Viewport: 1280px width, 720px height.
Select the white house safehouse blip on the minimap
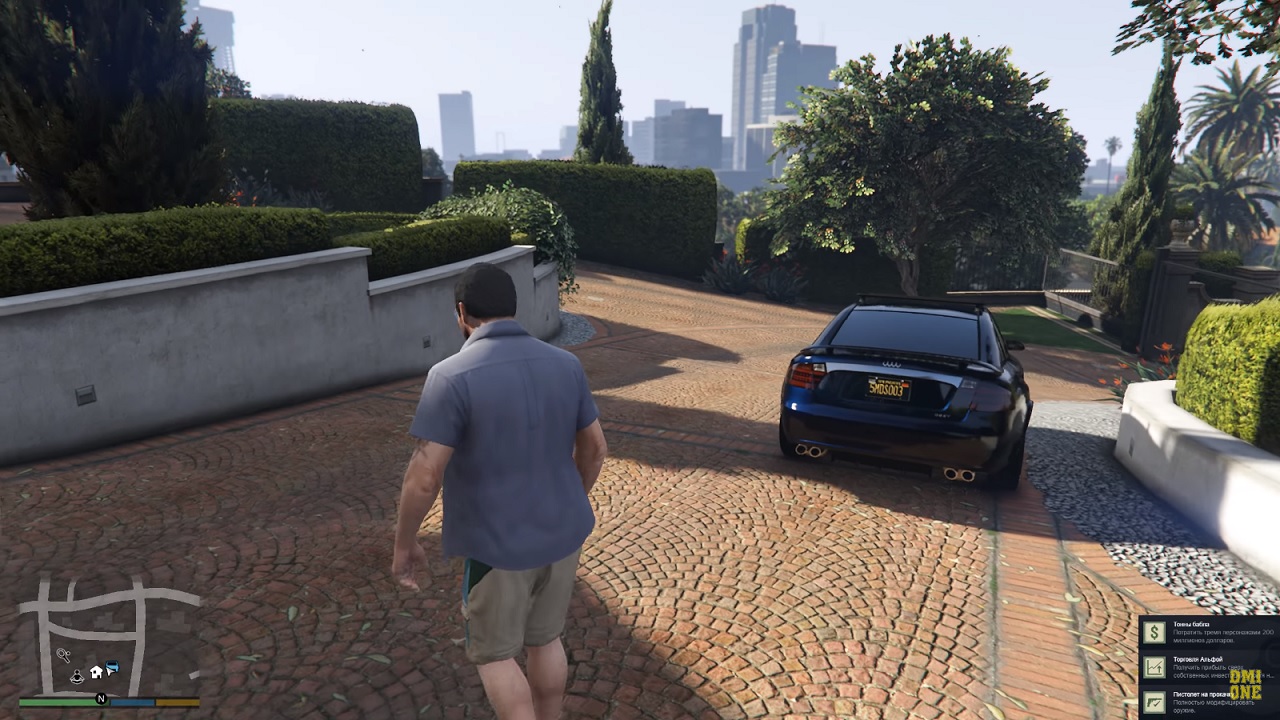95,671
